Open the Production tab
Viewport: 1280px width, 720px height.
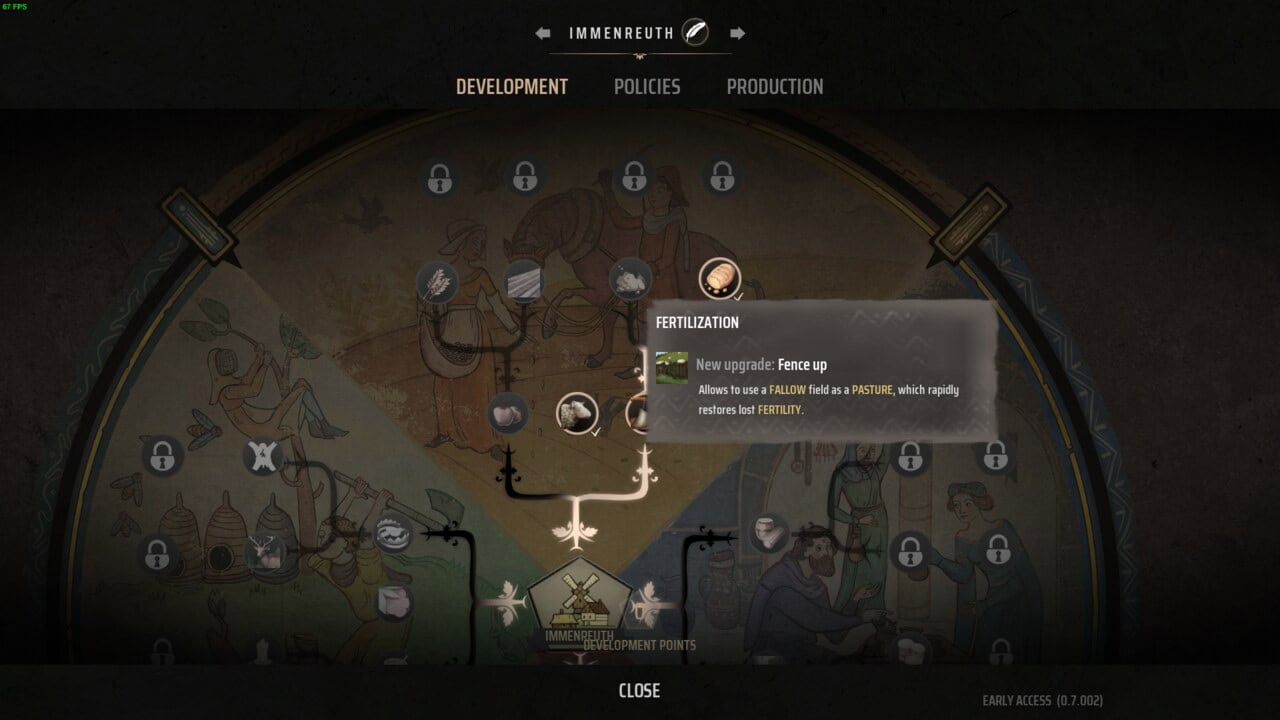775,87
